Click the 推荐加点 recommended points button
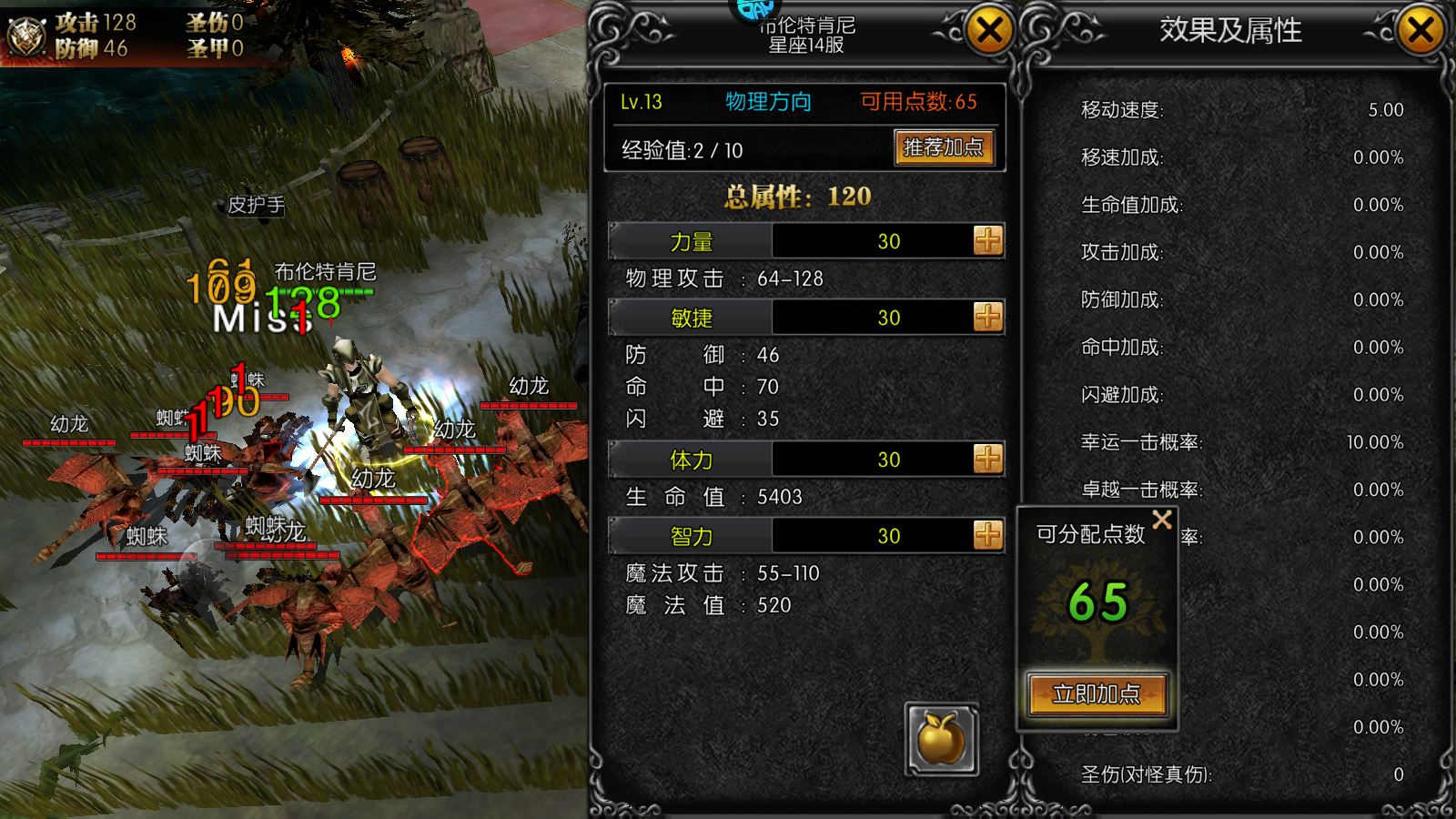This screenshot has height=819, width=1456. (944, 147)
